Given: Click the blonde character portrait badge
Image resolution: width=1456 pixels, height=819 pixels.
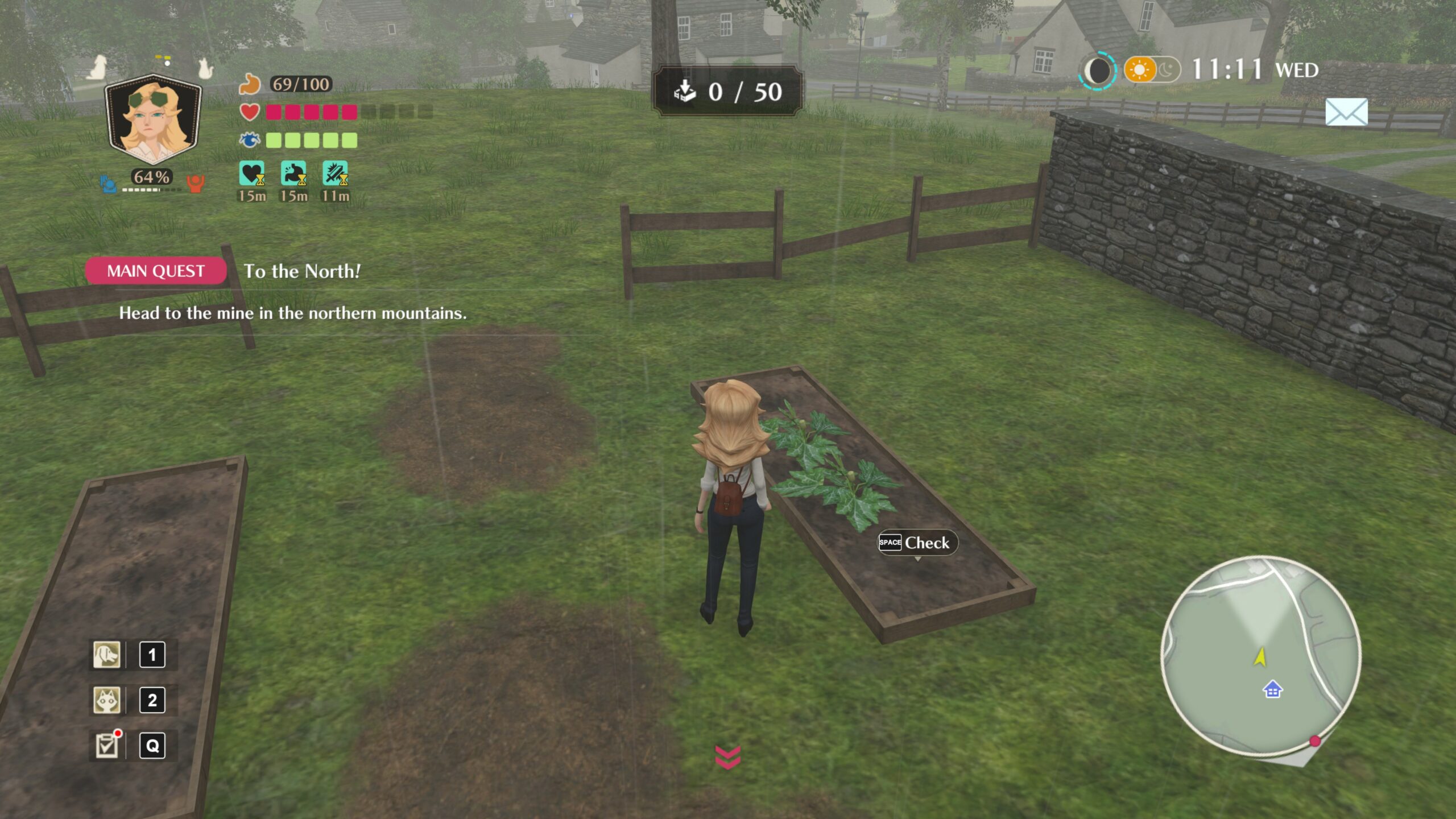Looking at the screenshot, I should 154,121.
